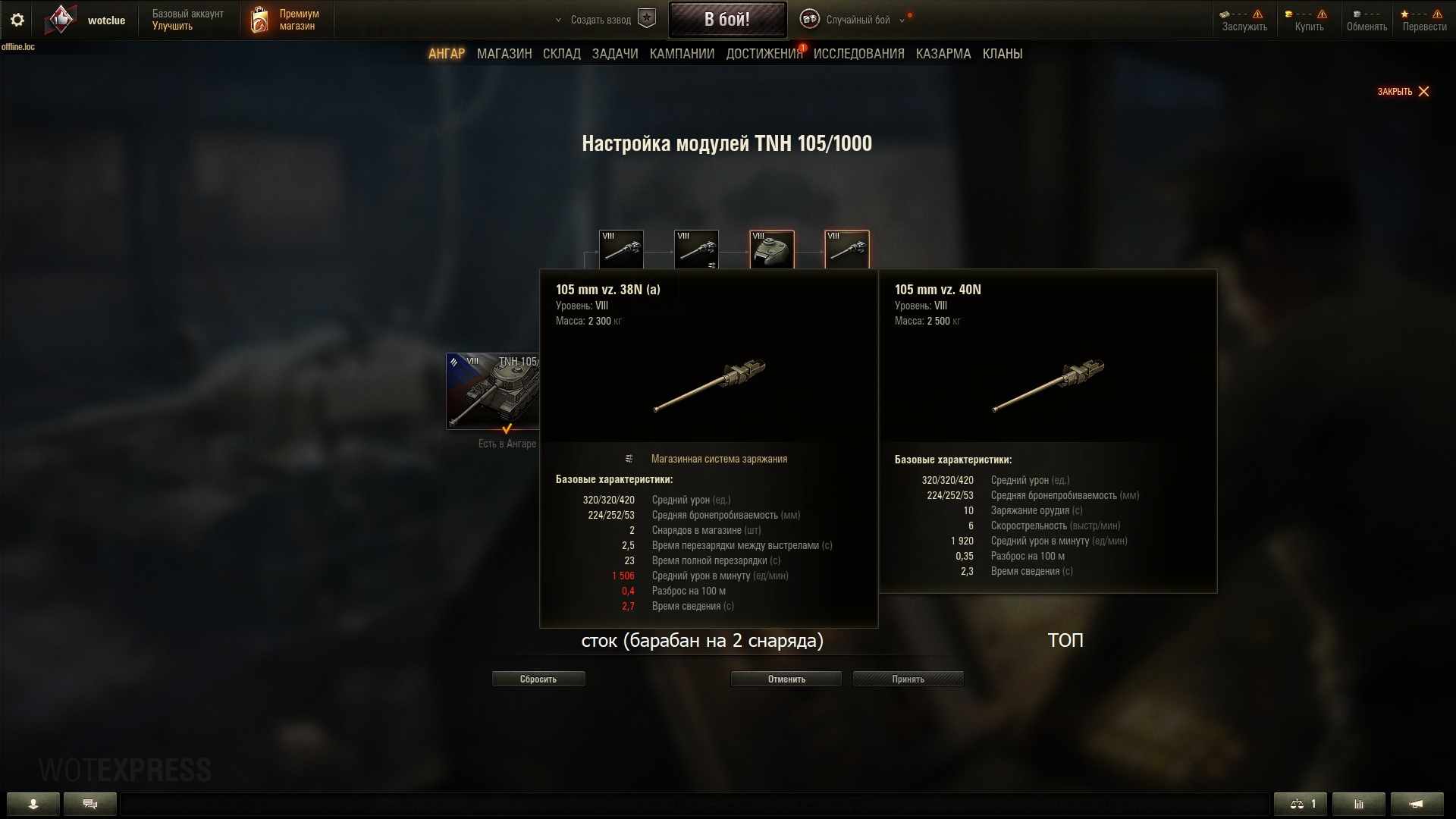Start battle with the В бой! button
1456x819 pixels.
tap(726, 20)
